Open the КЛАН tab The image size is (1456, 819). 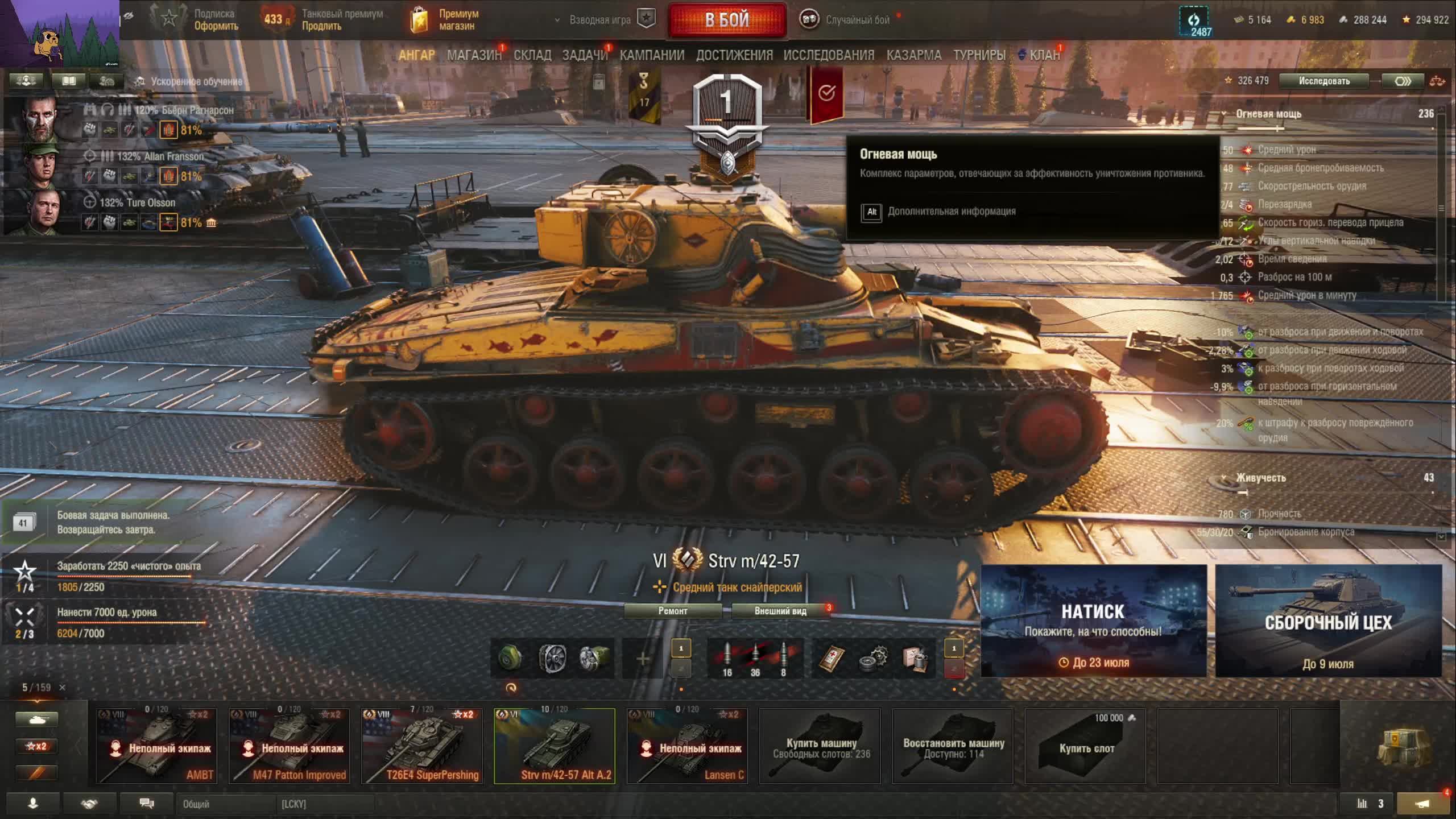pyautogui.click(x=1044, y=55)
